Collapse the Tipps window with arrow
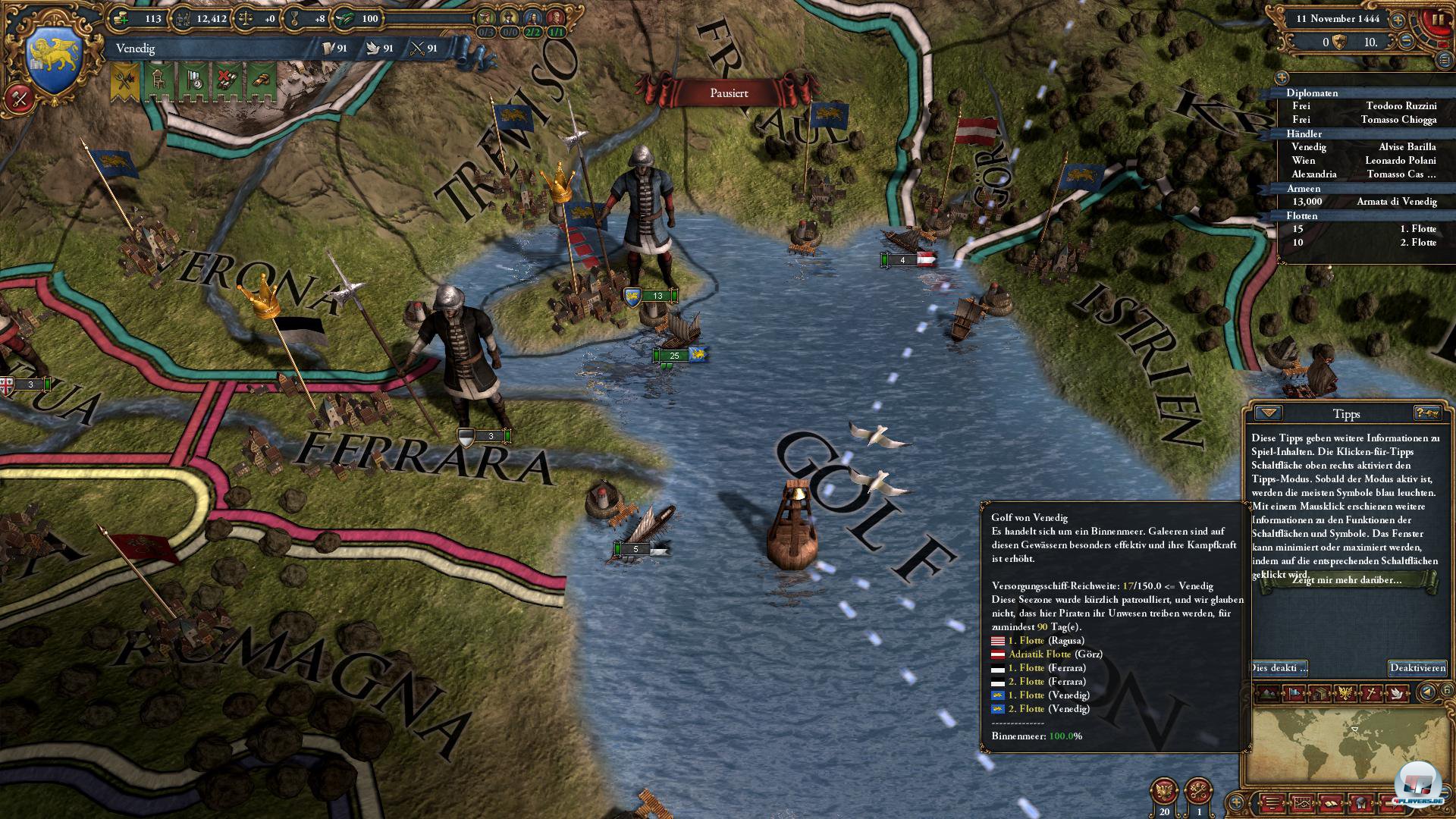The image size is (1456, 819). [x=1268, y=413]
